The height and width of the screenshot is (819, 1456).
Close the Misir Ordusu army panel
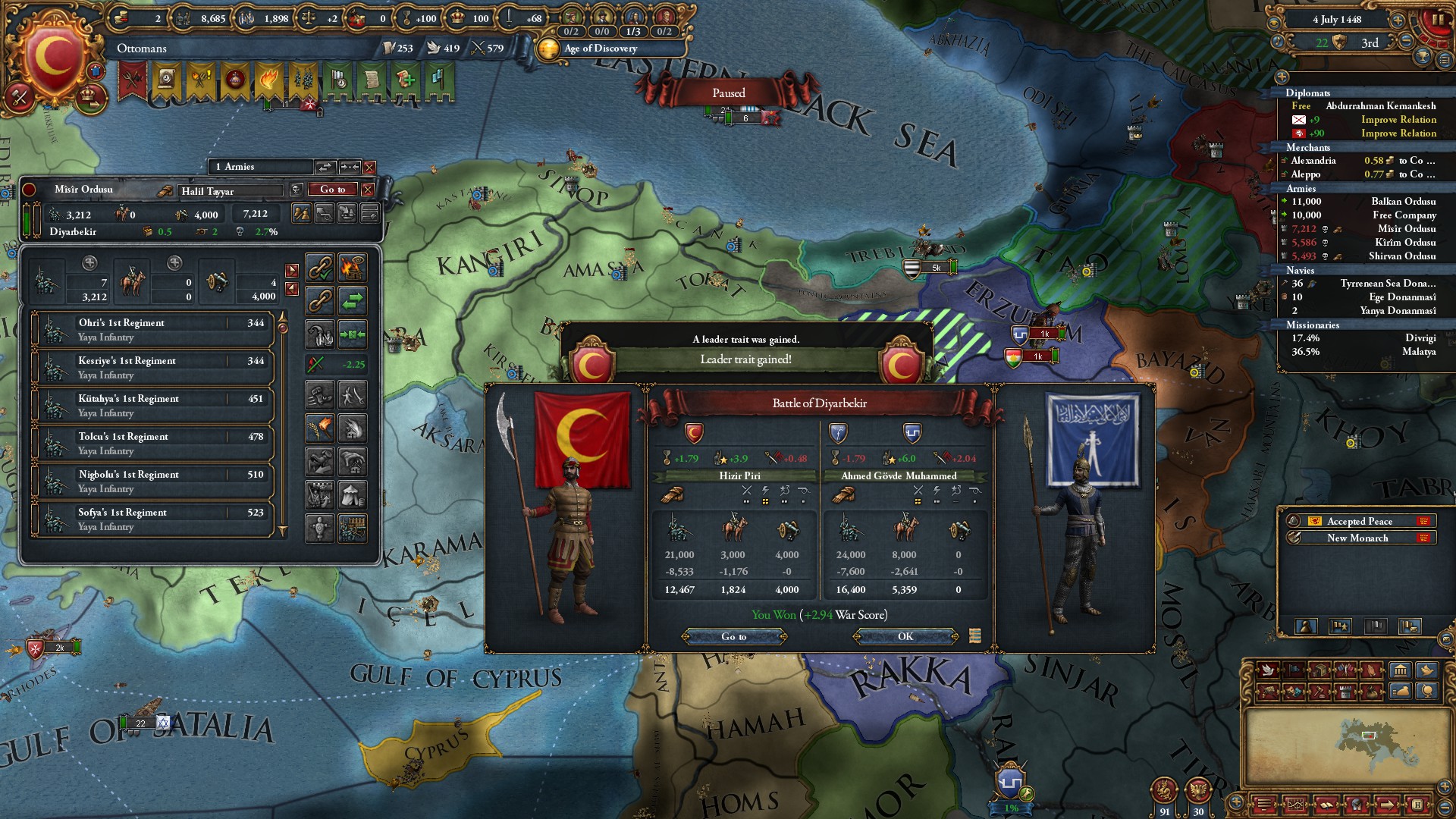tap(368, 189)
